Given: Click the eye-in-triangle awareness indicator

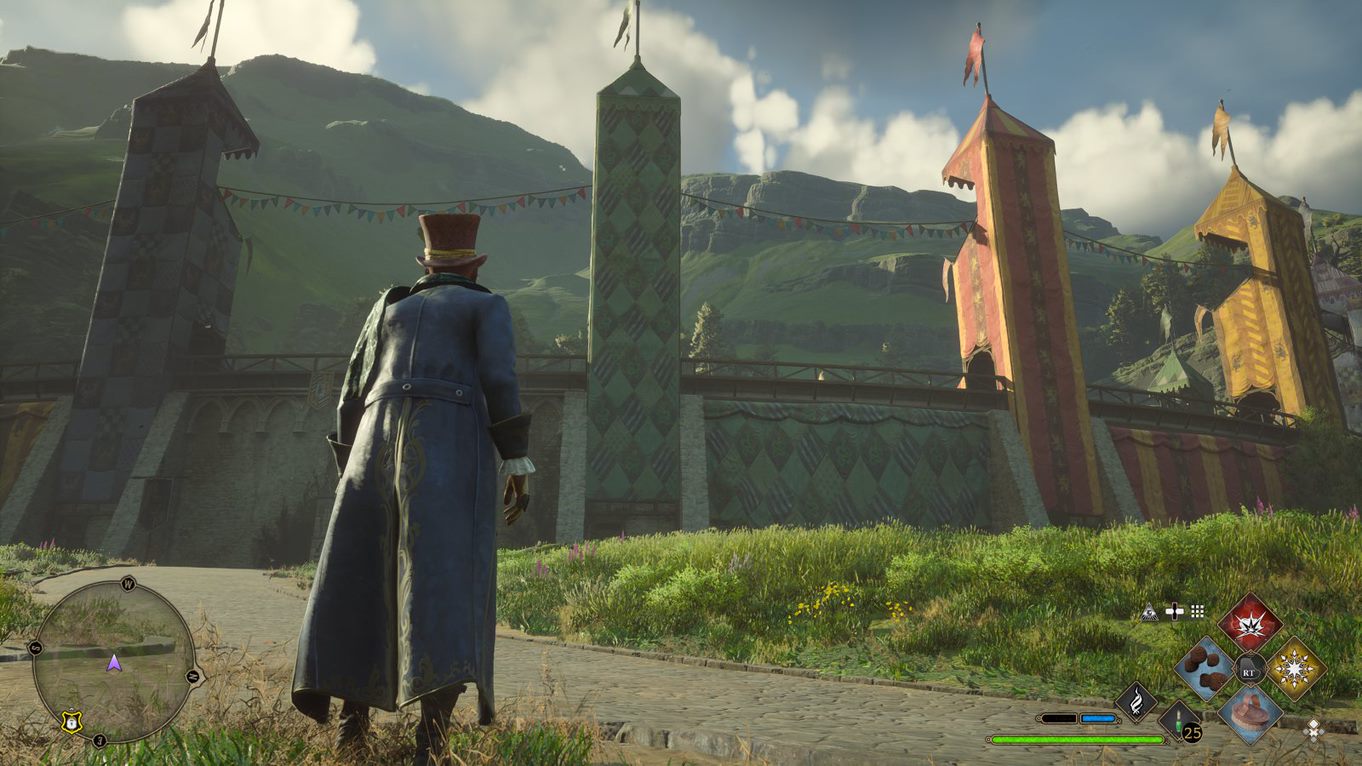Looking at the screenshot, I should click(1150, 612).
